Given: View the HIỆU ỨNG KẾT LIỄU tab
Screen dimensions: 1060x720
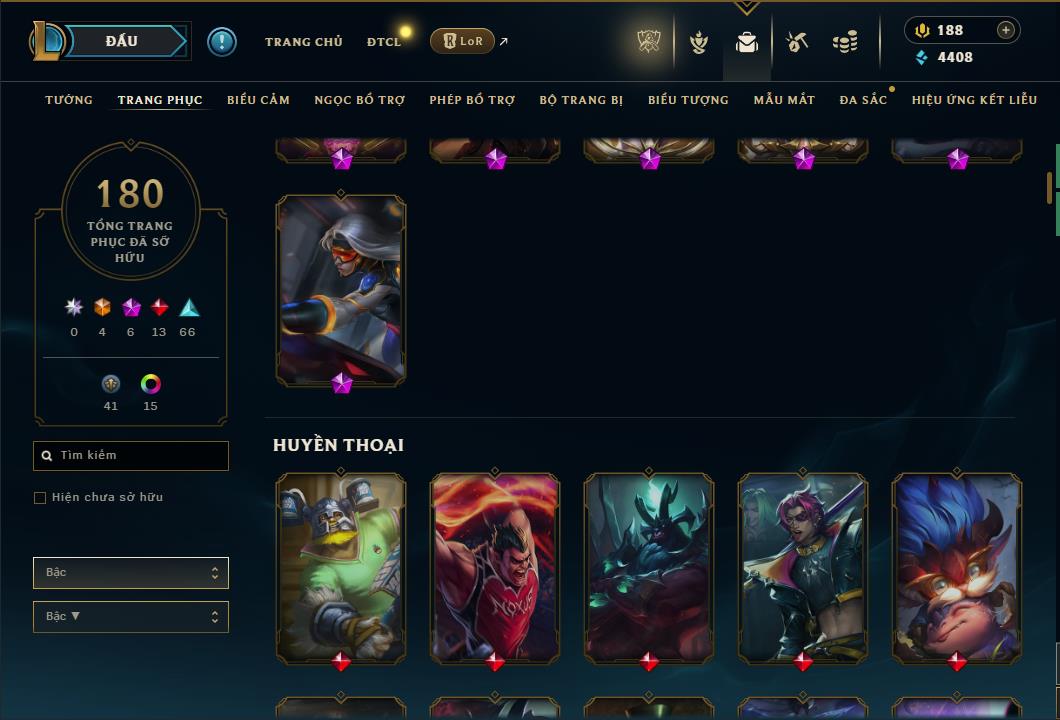Looking at the screenshot, I should point(974,100).
